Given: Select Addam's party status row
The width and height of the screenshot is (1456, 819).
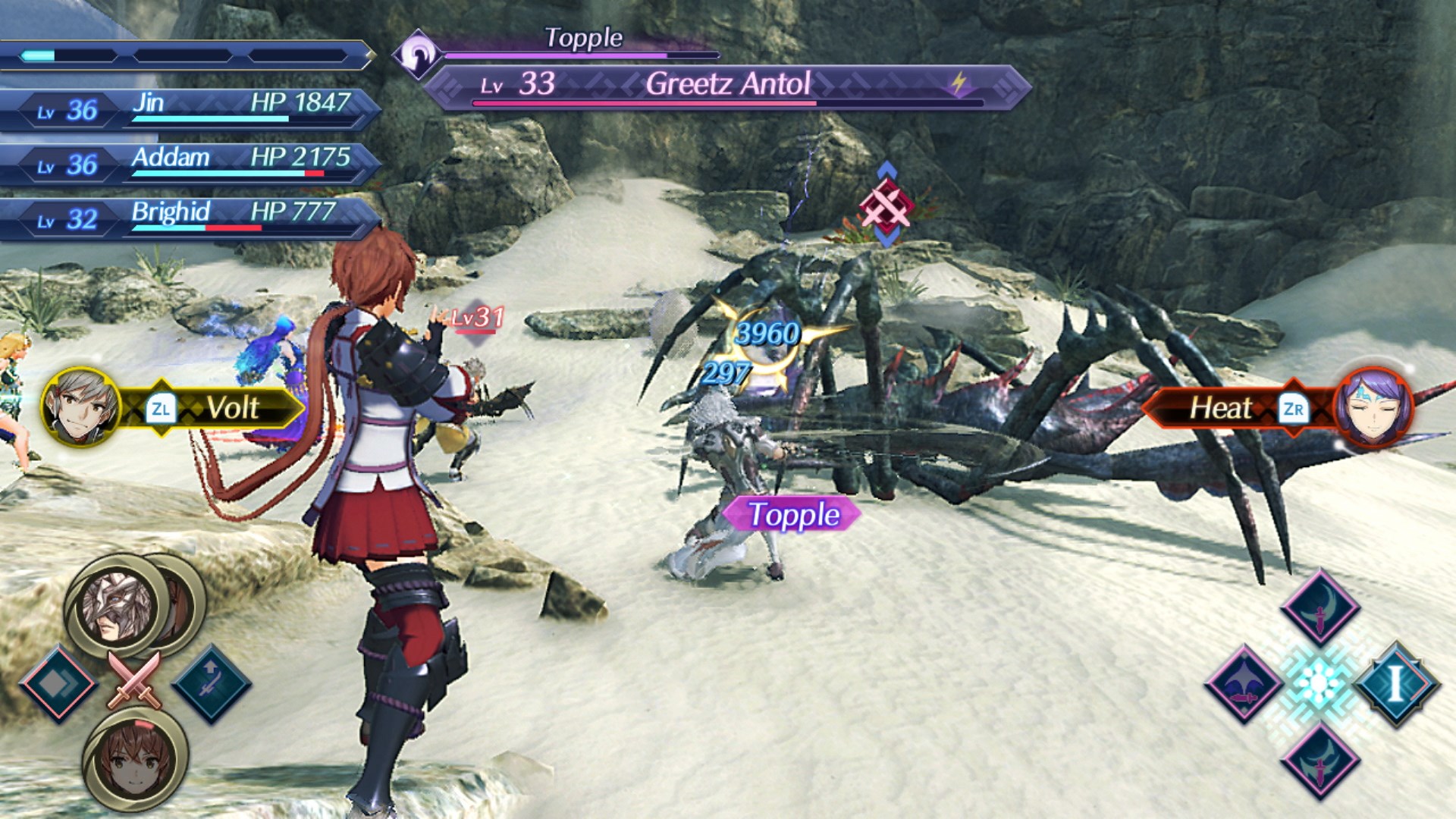Looking at the screenshot, I should pos(190,162).
